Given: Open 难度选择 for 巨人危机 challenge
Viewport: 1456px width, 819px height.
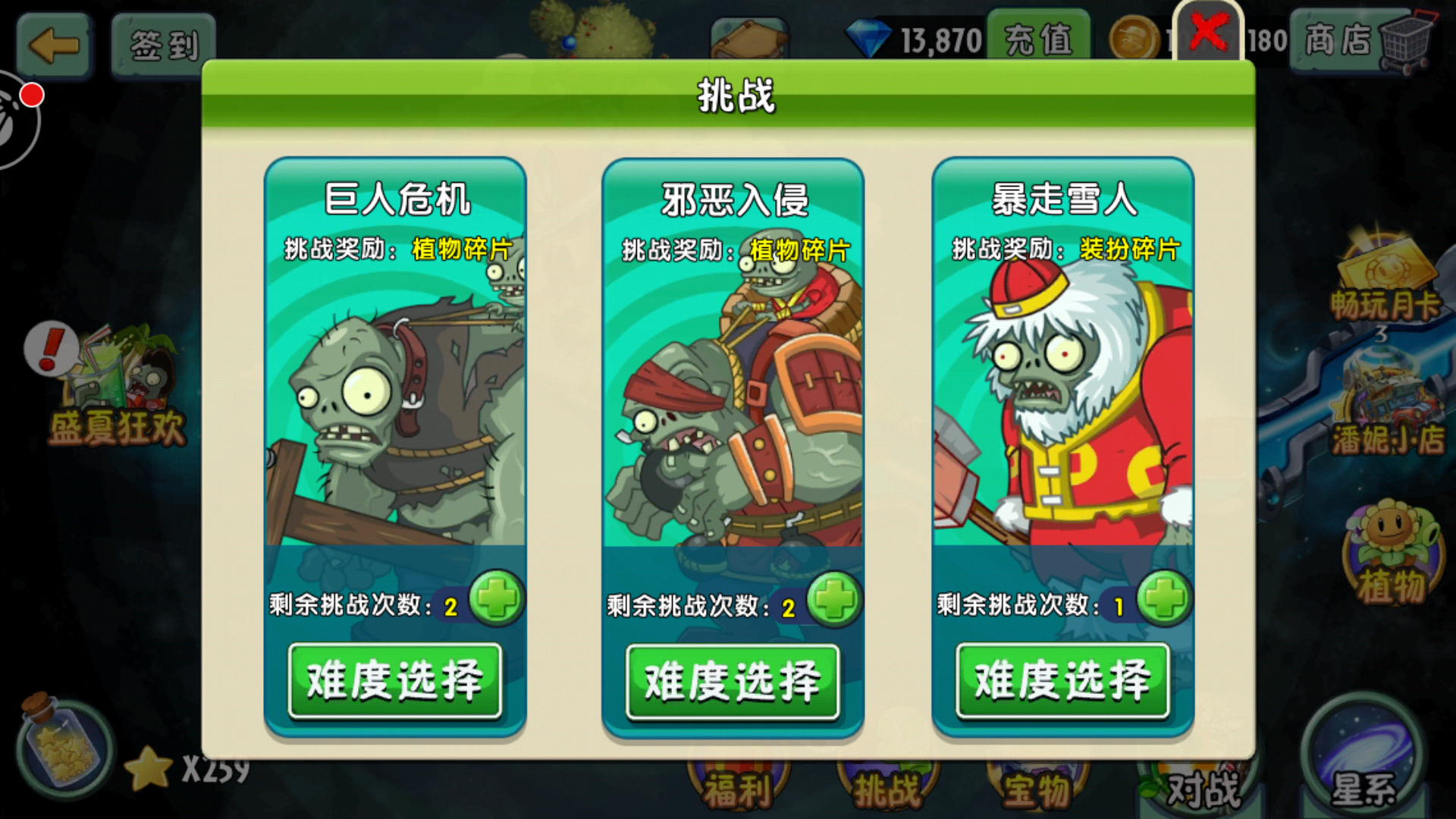Looking at the screenshot, I should 396,680.
